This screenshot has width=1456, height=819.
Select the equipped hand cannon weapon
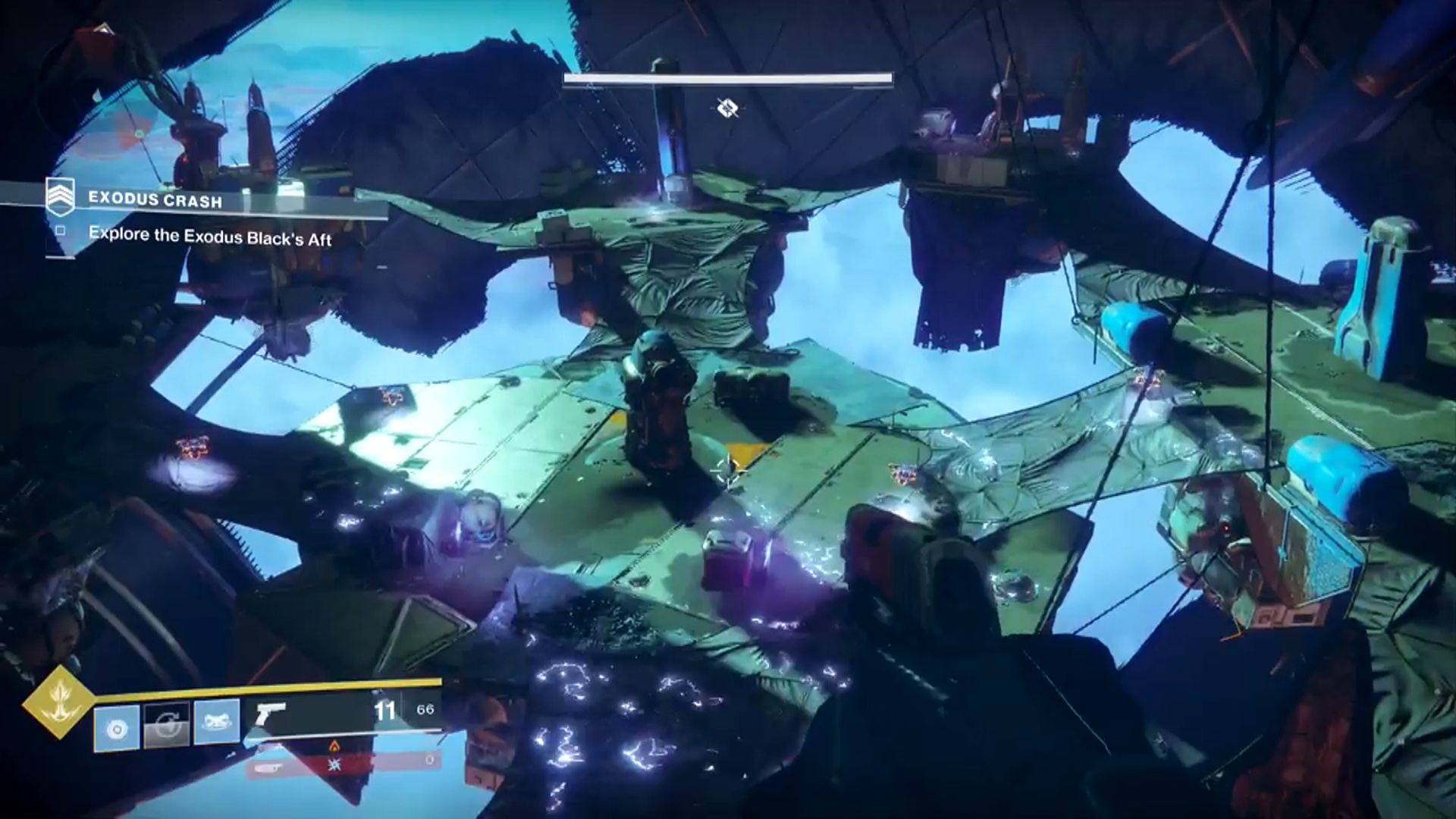tap(271, 713)
